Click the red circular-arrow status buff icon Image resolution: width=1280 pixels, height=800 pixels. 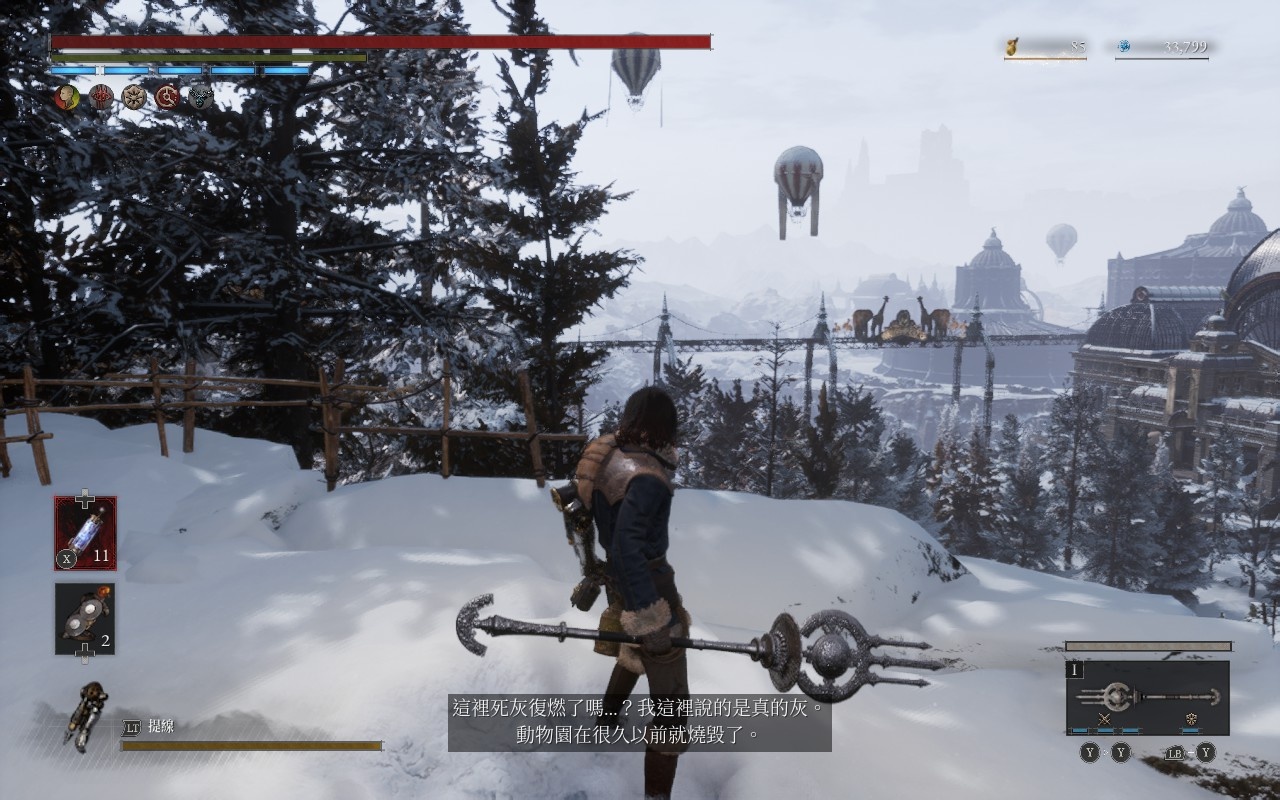167,97
